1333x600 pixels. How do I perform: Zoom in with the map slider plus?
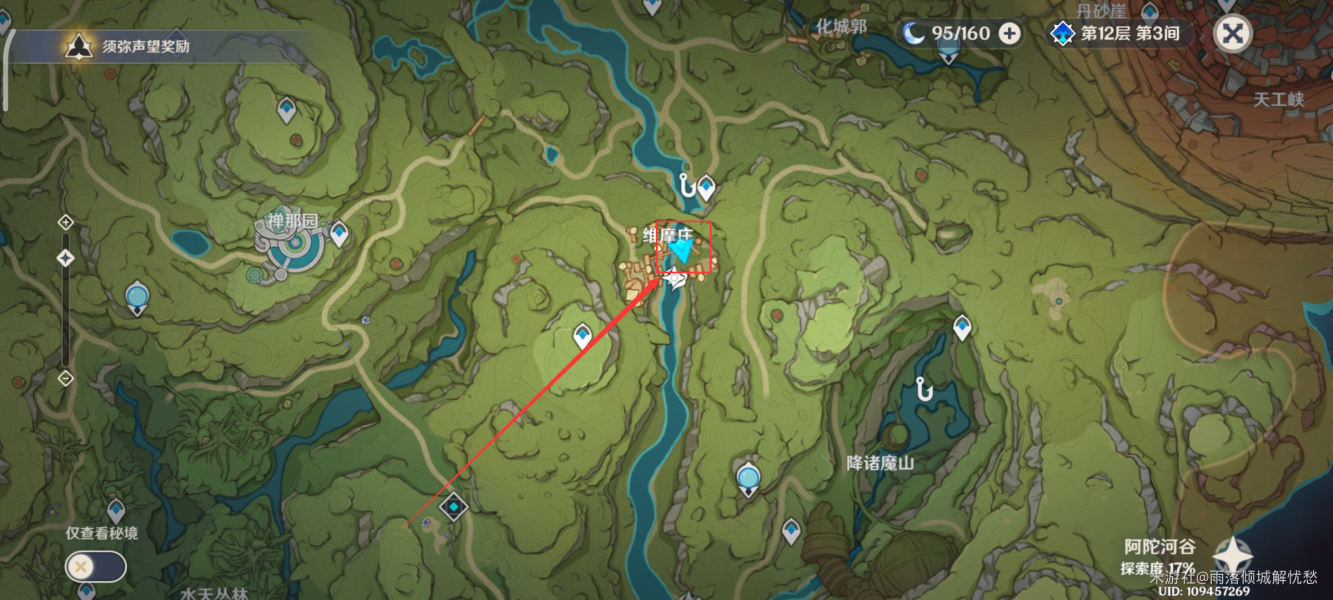pos(66,222)
